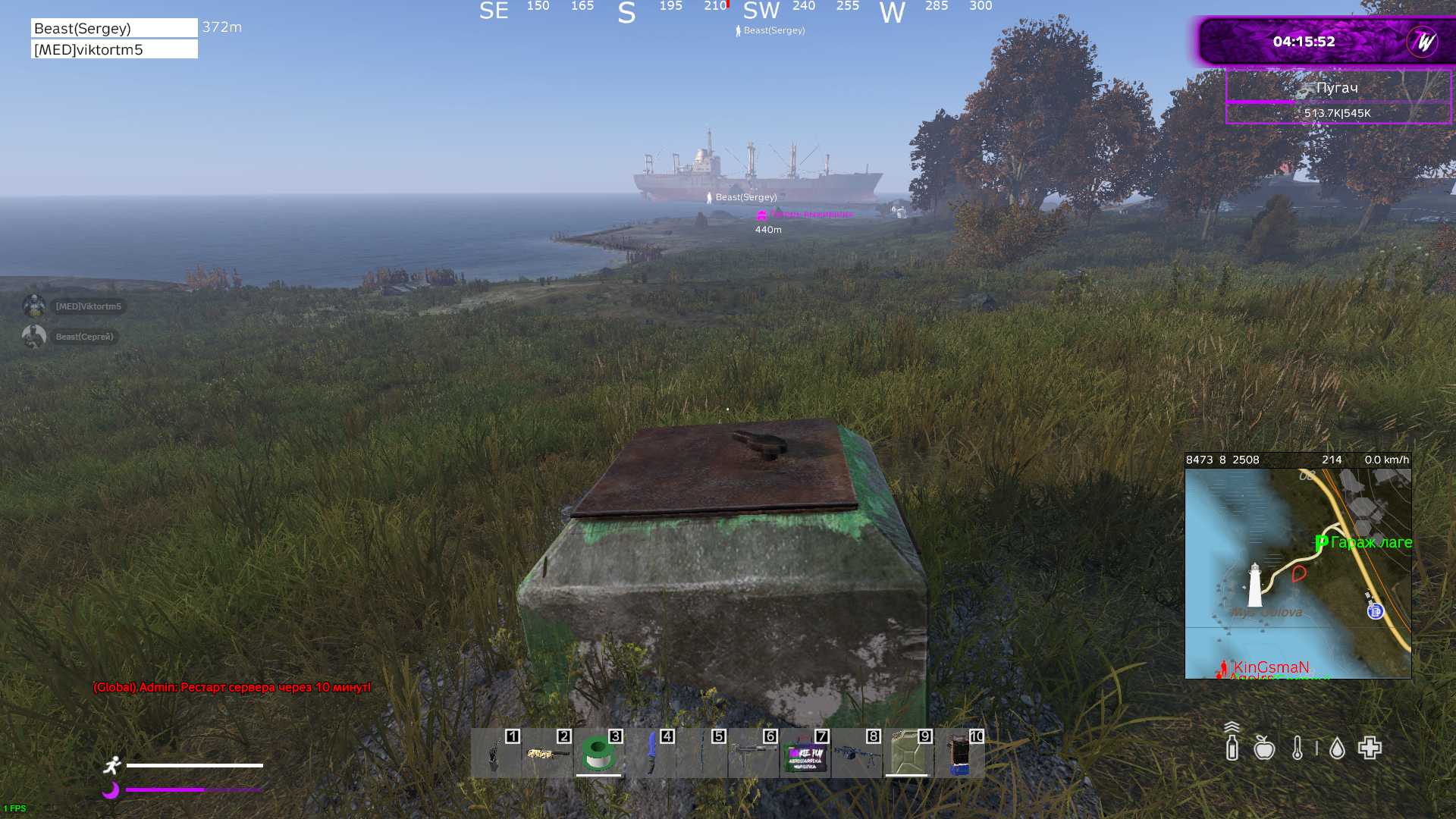Image resolution: width=1456 pixels, height=819 pixels.
Task: Click the apple hunger status icon
Action: coord(1264,748)
